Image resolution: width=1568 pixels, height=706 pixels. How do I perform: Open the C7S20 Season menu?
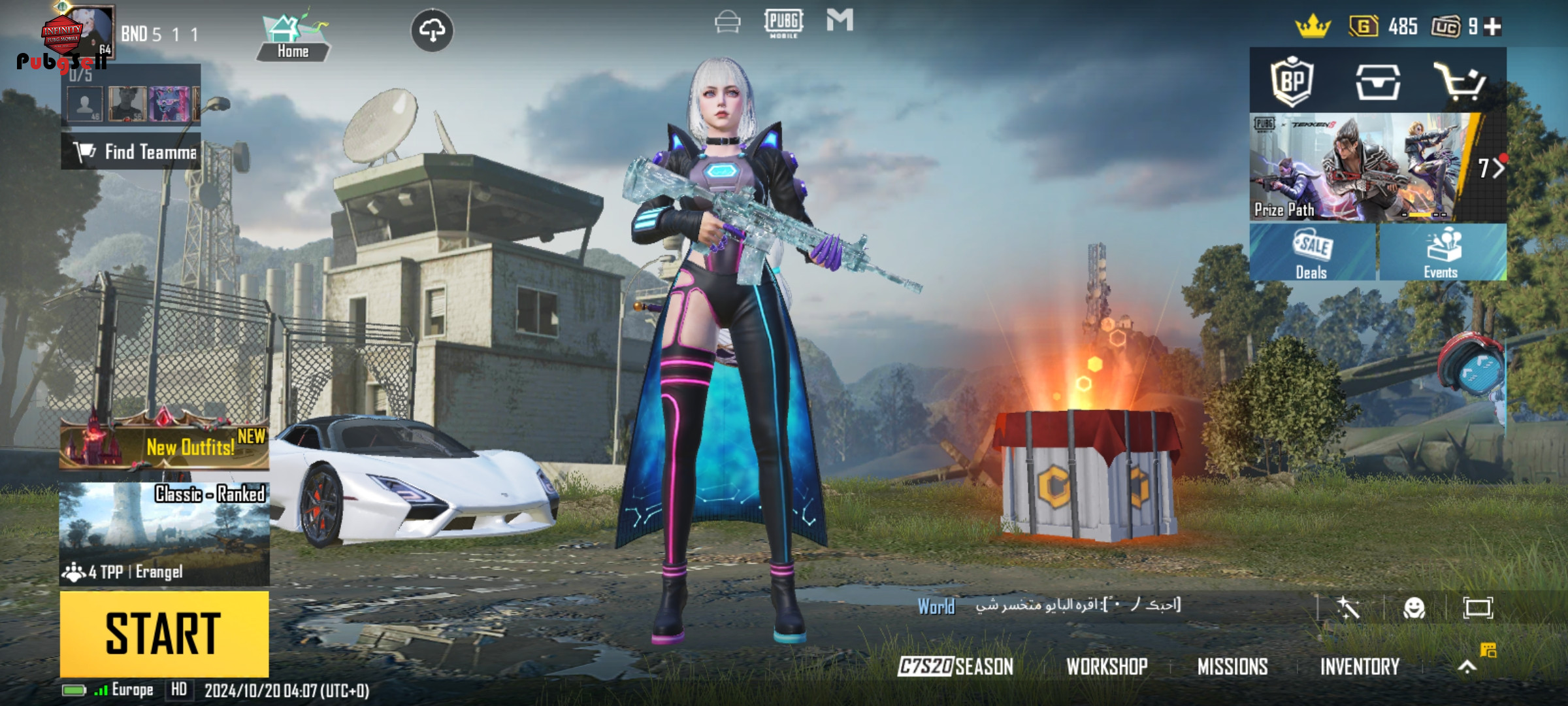click(x=955, y=666)
